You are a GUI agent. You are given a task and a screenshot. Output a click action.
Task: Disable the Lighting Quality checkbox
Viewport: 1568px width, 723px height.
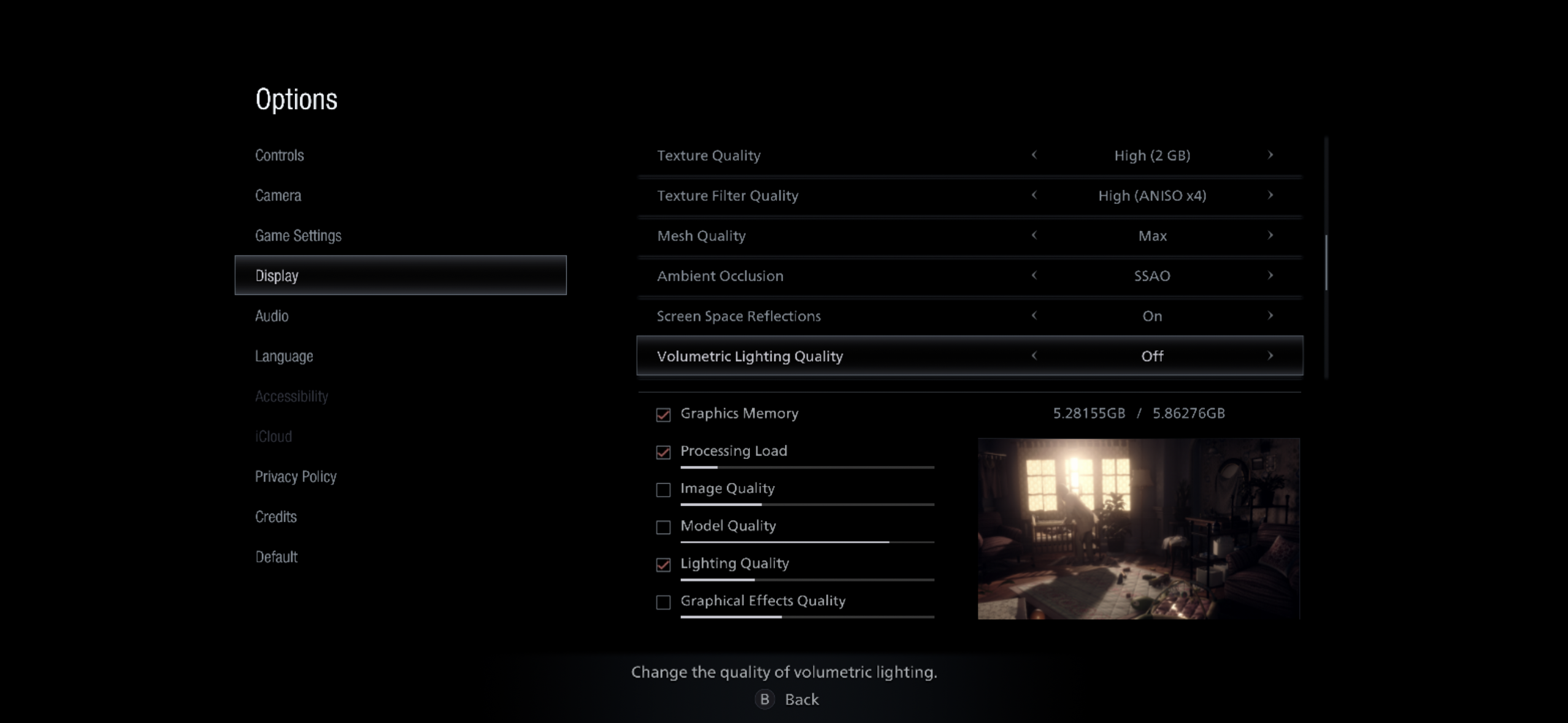click(x=663, y=565)
